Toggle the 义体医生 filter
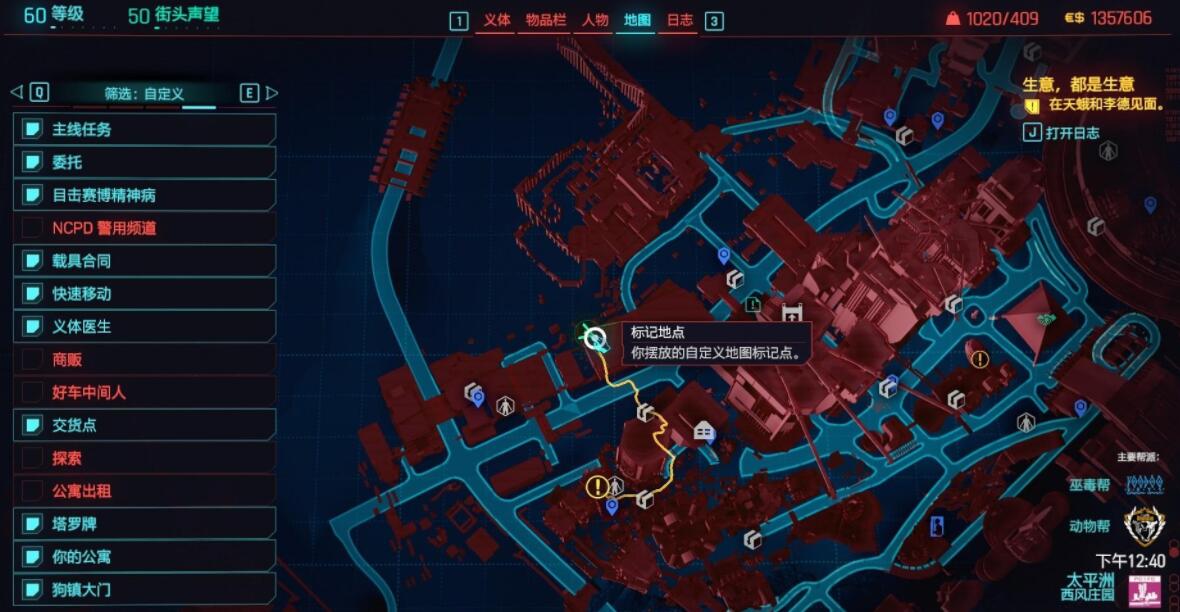This screenshot has width=1180, height=612. tap(145, 327)
